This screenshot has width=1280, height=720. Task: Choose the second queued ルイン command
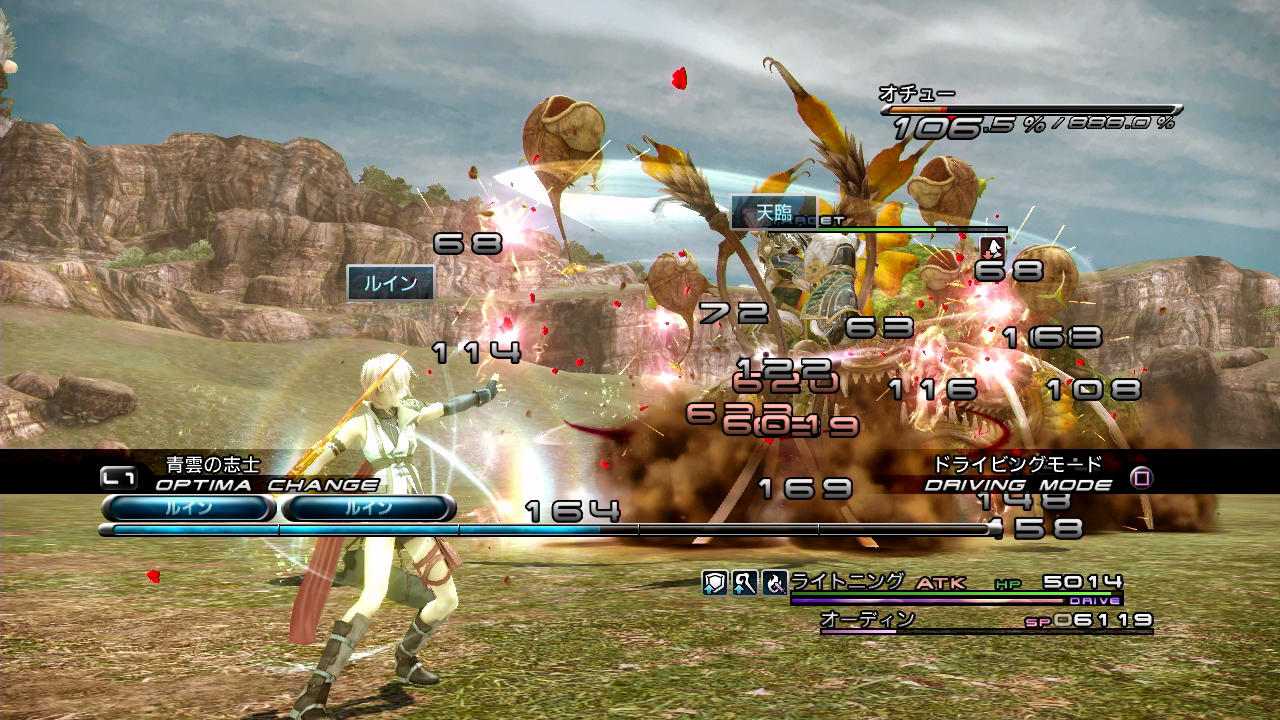coord(368,508)
